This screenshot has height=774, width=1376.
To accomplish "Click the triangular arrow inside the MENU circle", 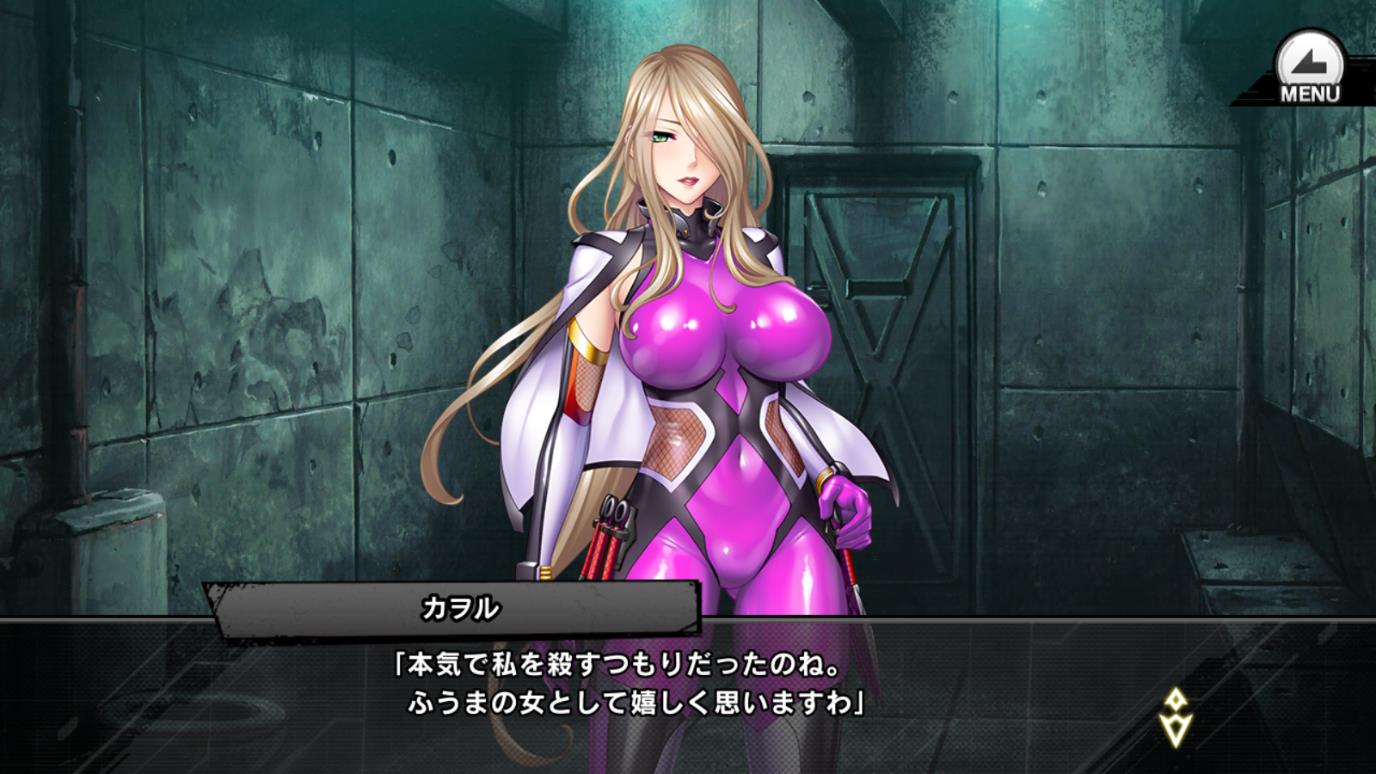I will click(1307, 60).
